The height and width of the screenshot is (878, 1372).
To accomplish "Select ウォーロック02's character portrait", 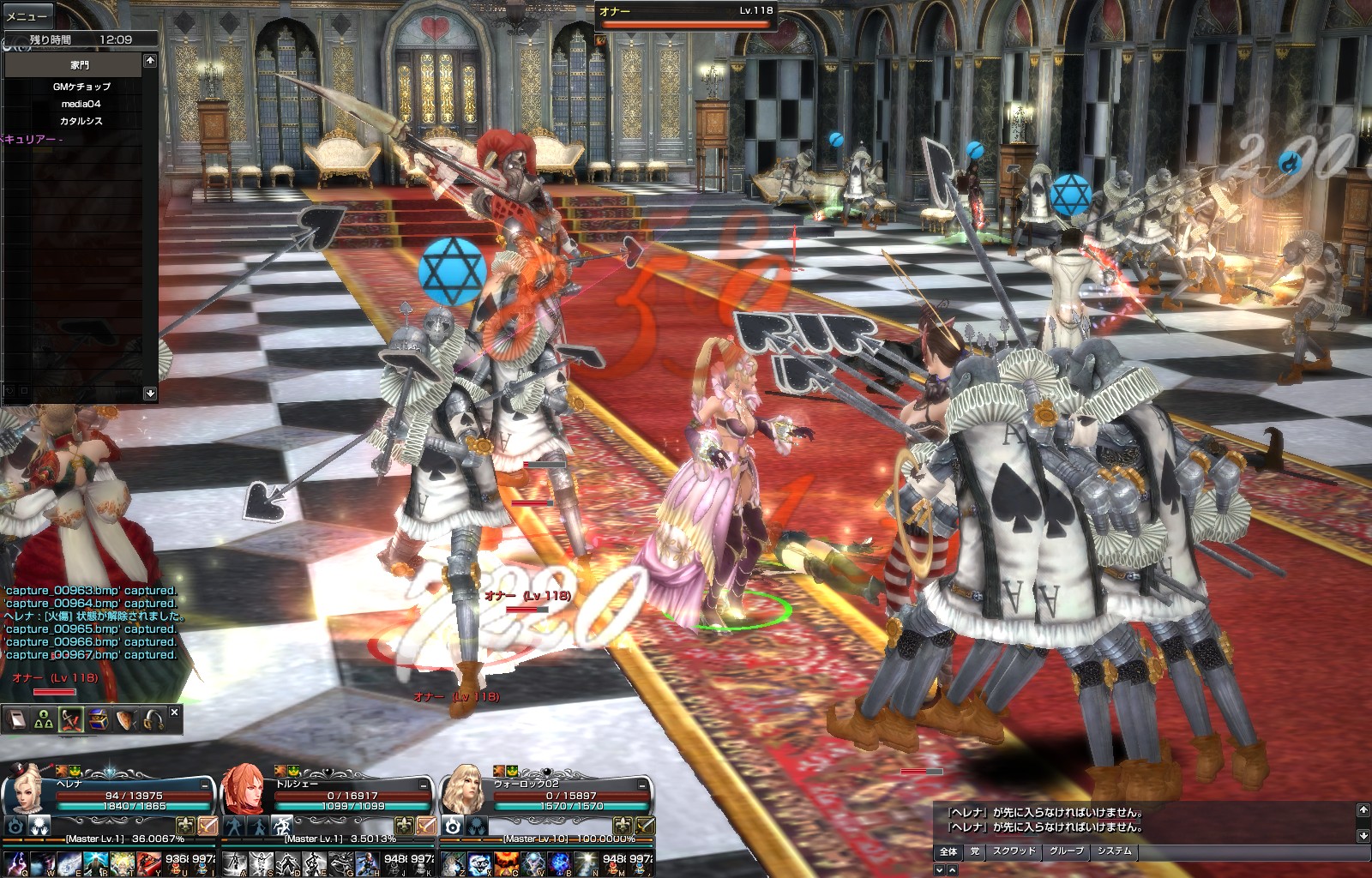I will [x=464, y=789].
